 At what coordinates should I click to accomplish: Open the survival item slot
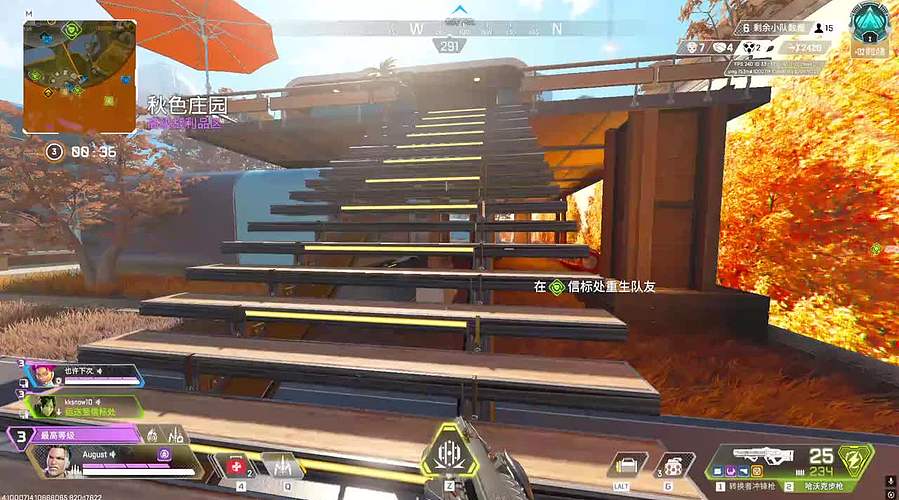click(627, 466)
